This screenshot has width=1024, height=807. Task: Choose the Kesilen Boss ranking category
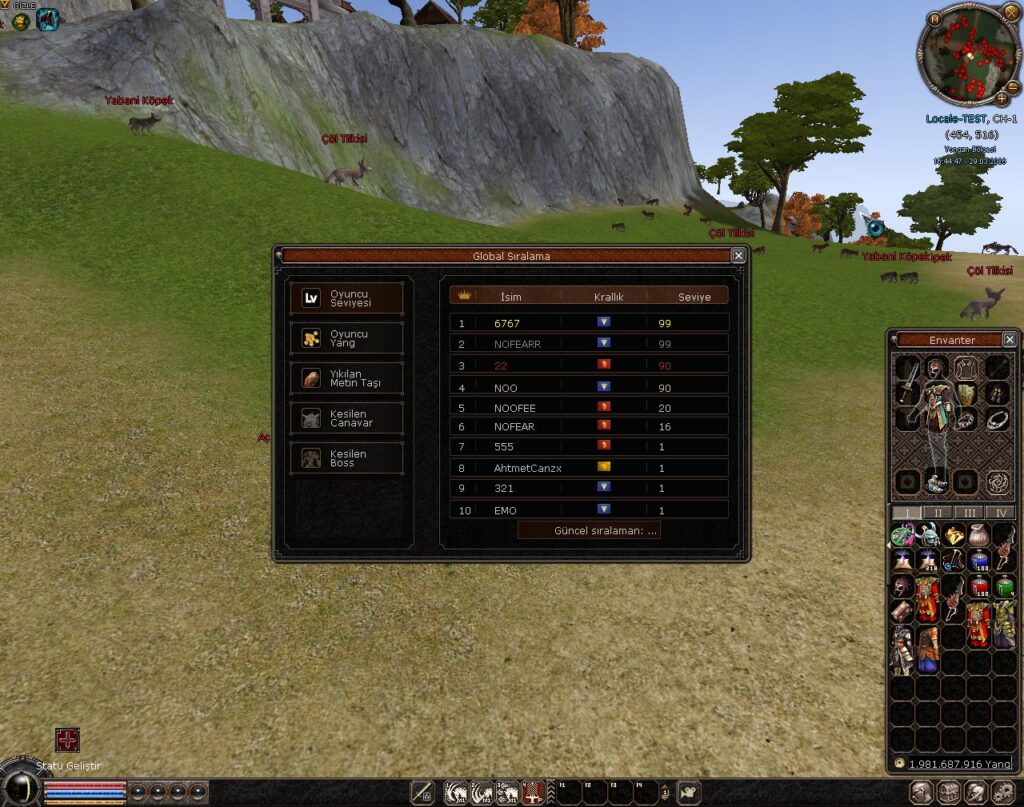(x=346, y=458)
